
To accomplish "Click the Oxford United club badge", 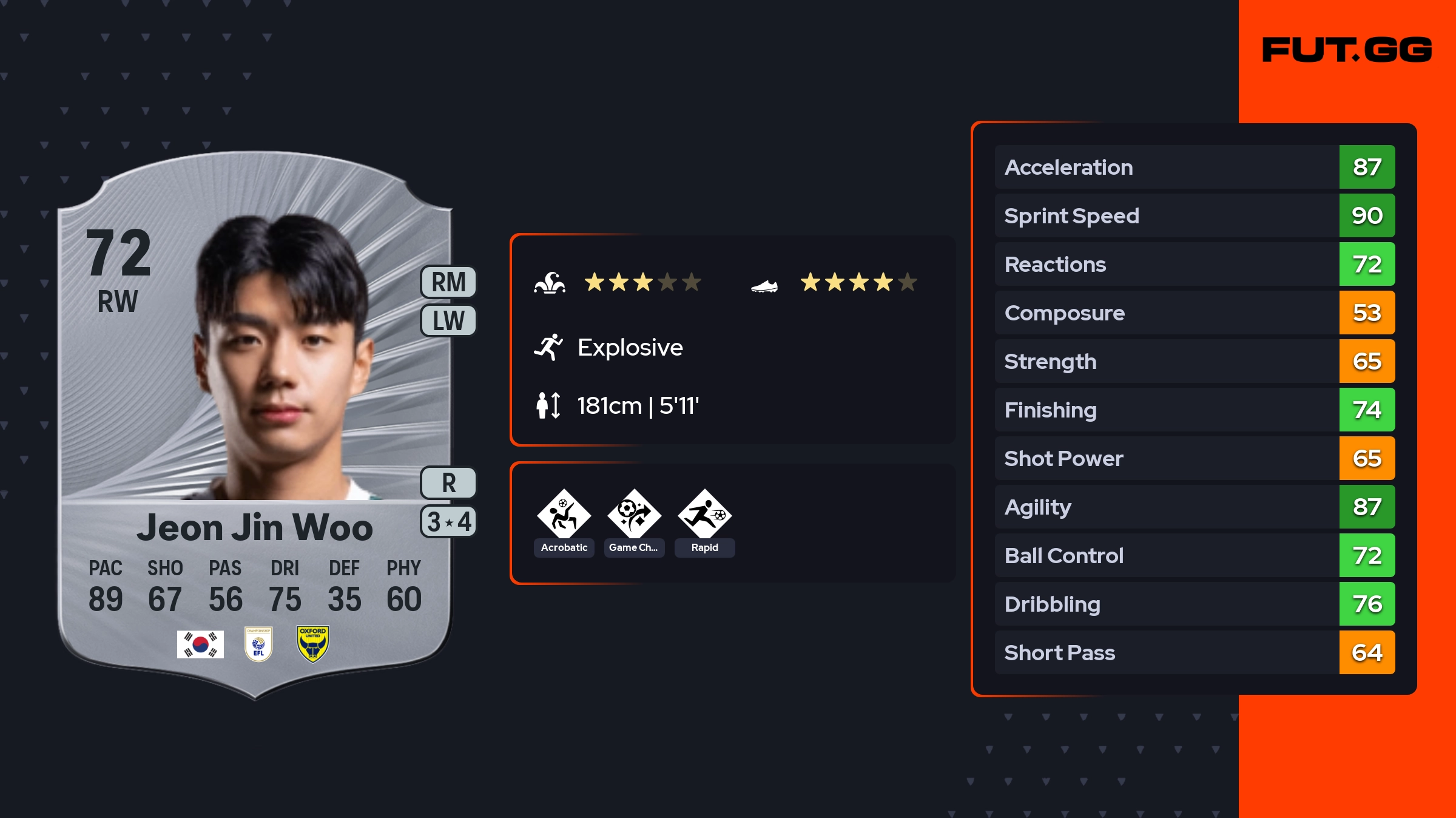I will tap(313, 644).
